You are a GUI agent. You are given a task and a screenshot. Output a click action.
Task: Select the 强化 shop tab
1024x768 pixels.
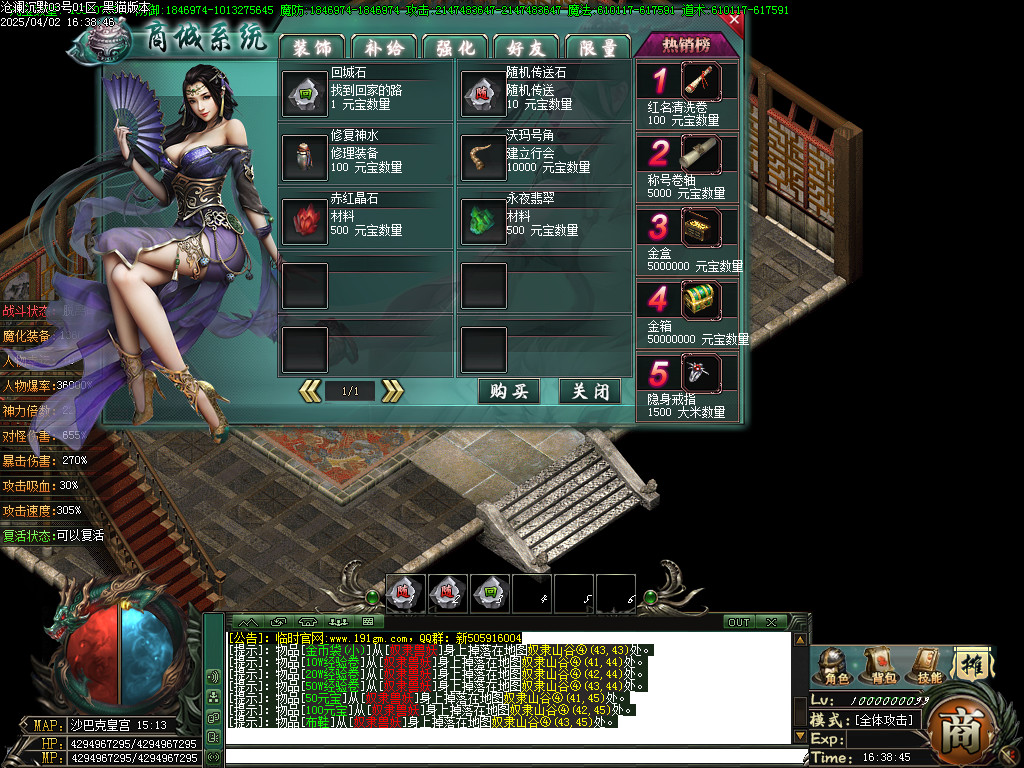pos(455,47)
